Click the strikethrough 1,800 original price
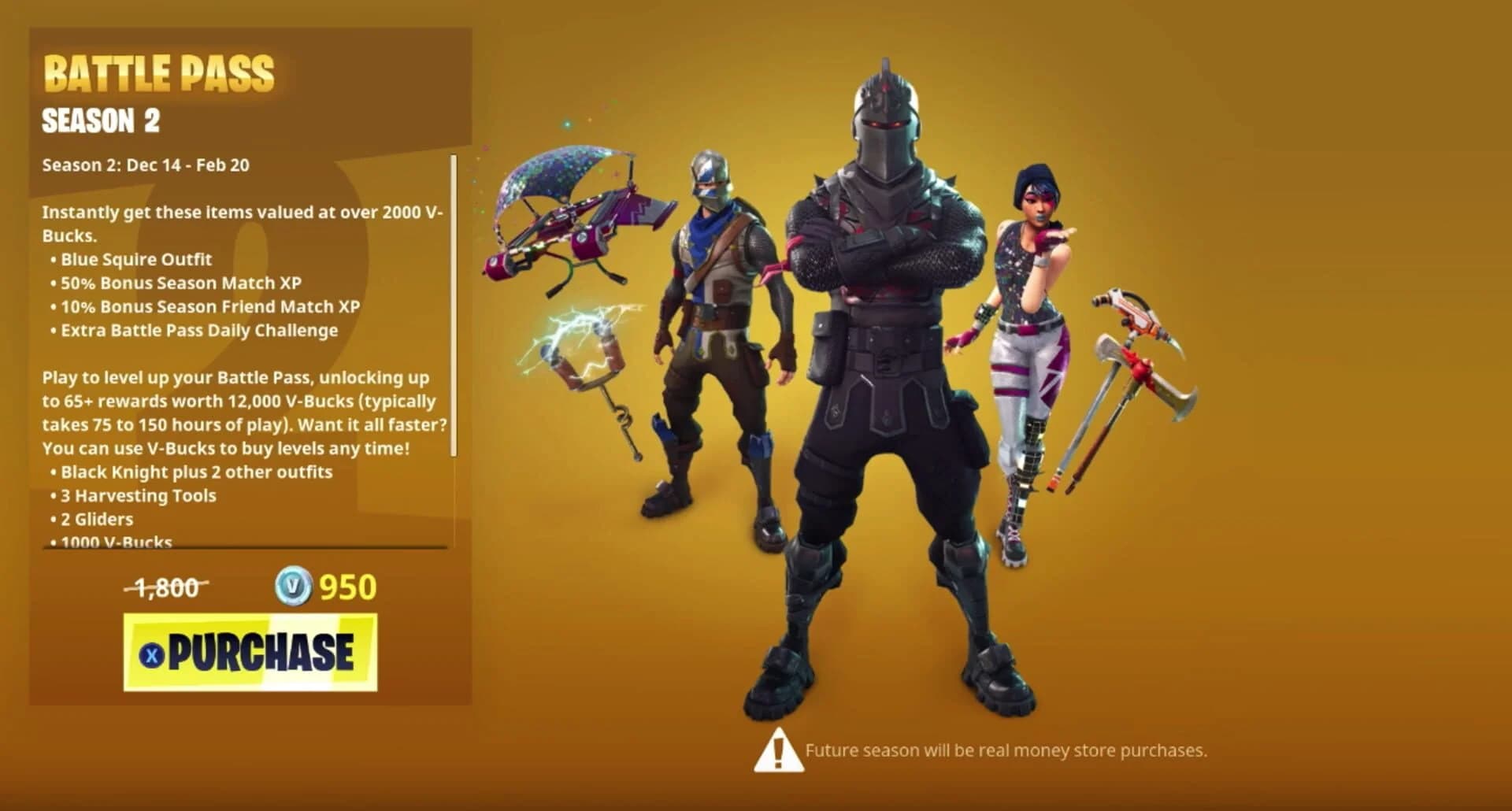The height and width of the screenshot is (811, 1512). click(165, 586)
